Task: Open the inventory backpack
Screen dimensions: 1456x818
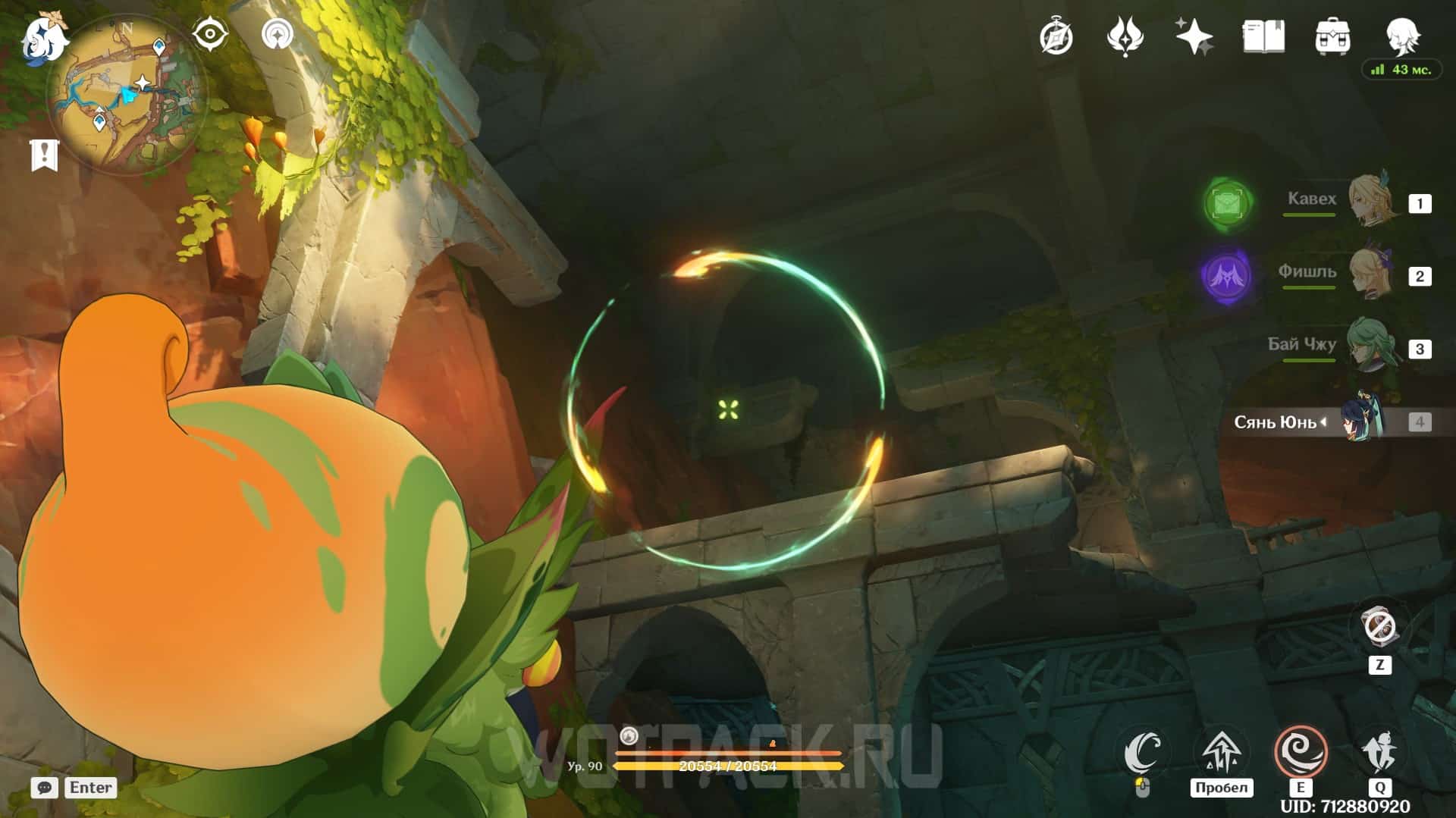Action: 1332,36
